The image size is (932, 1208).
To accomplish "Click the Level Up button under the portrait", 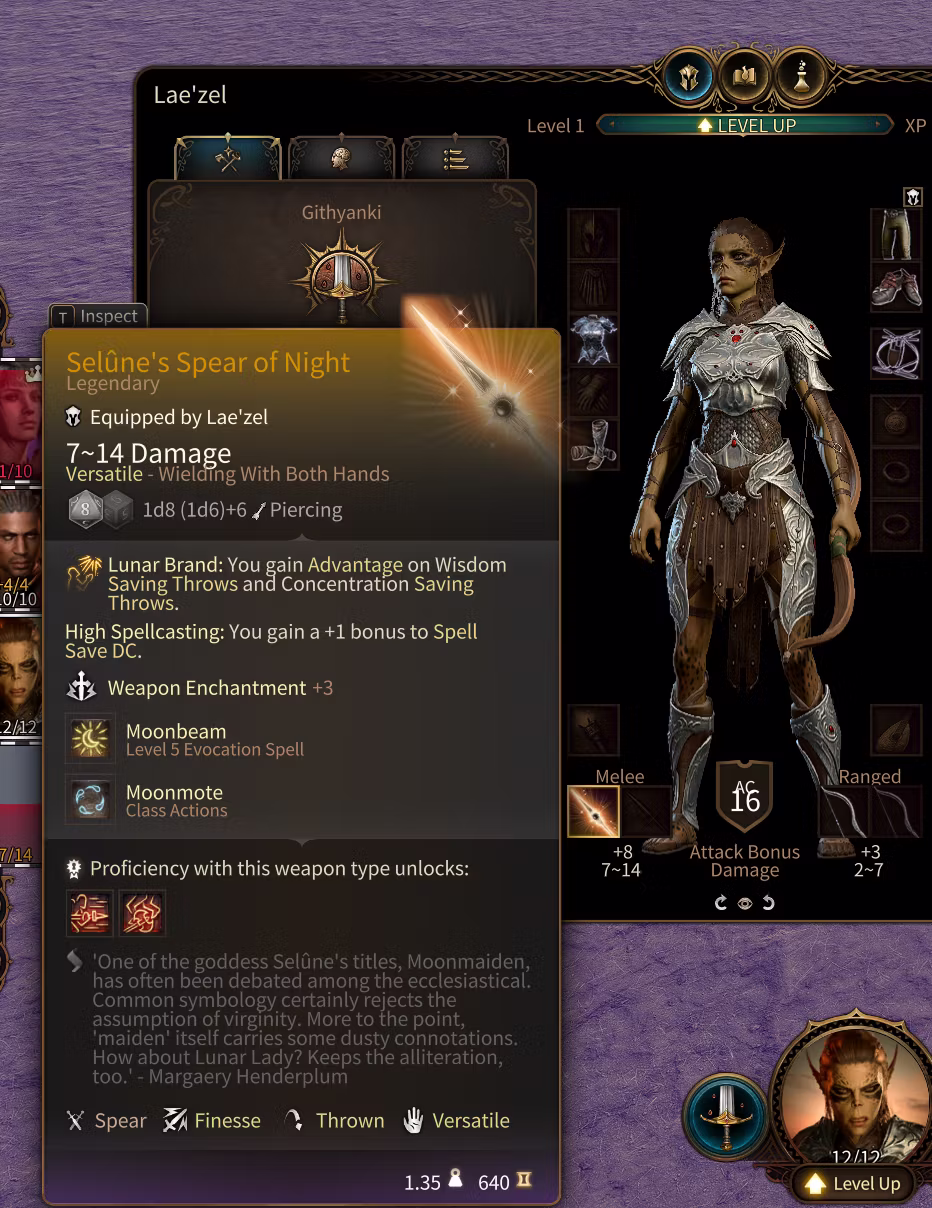I will tap(853, 1184).
